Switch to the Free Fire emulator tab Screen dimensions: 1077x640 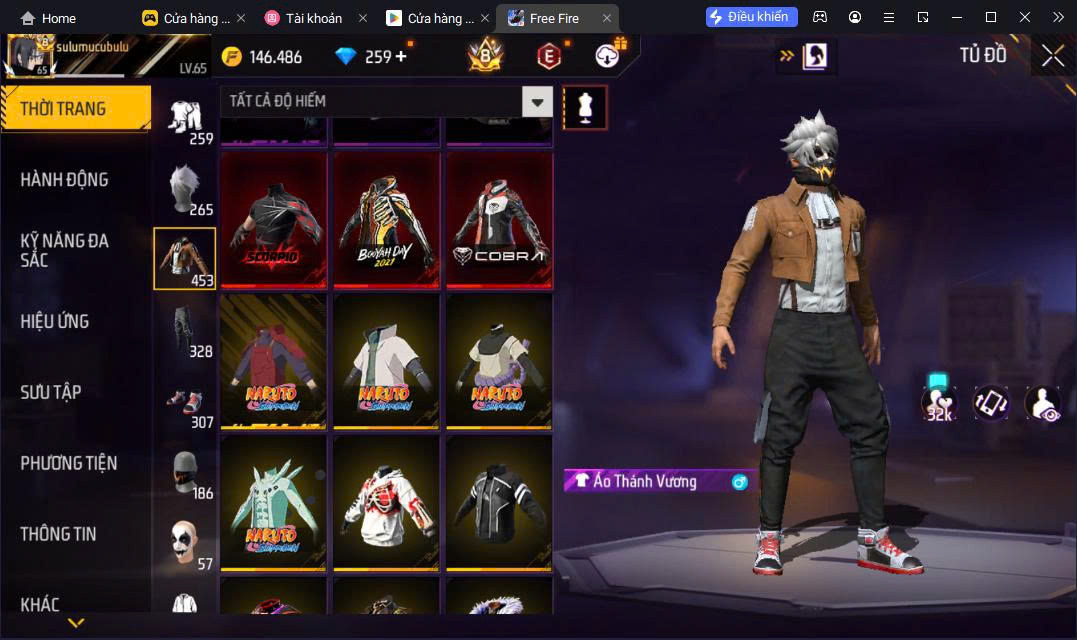click(557, 18)
